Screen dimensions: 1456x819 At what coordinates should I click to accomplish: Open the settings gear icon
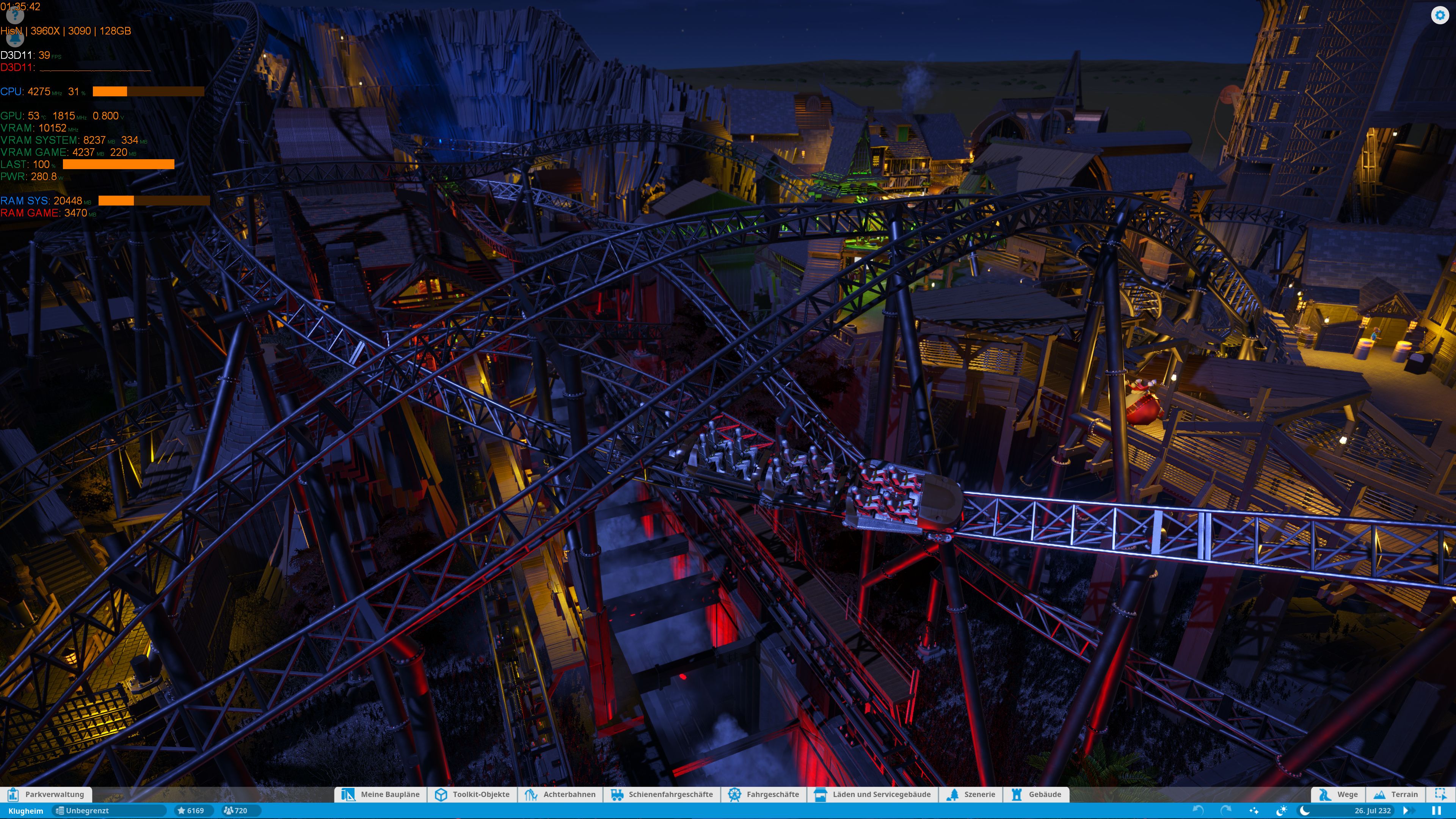pos(1440,15)
